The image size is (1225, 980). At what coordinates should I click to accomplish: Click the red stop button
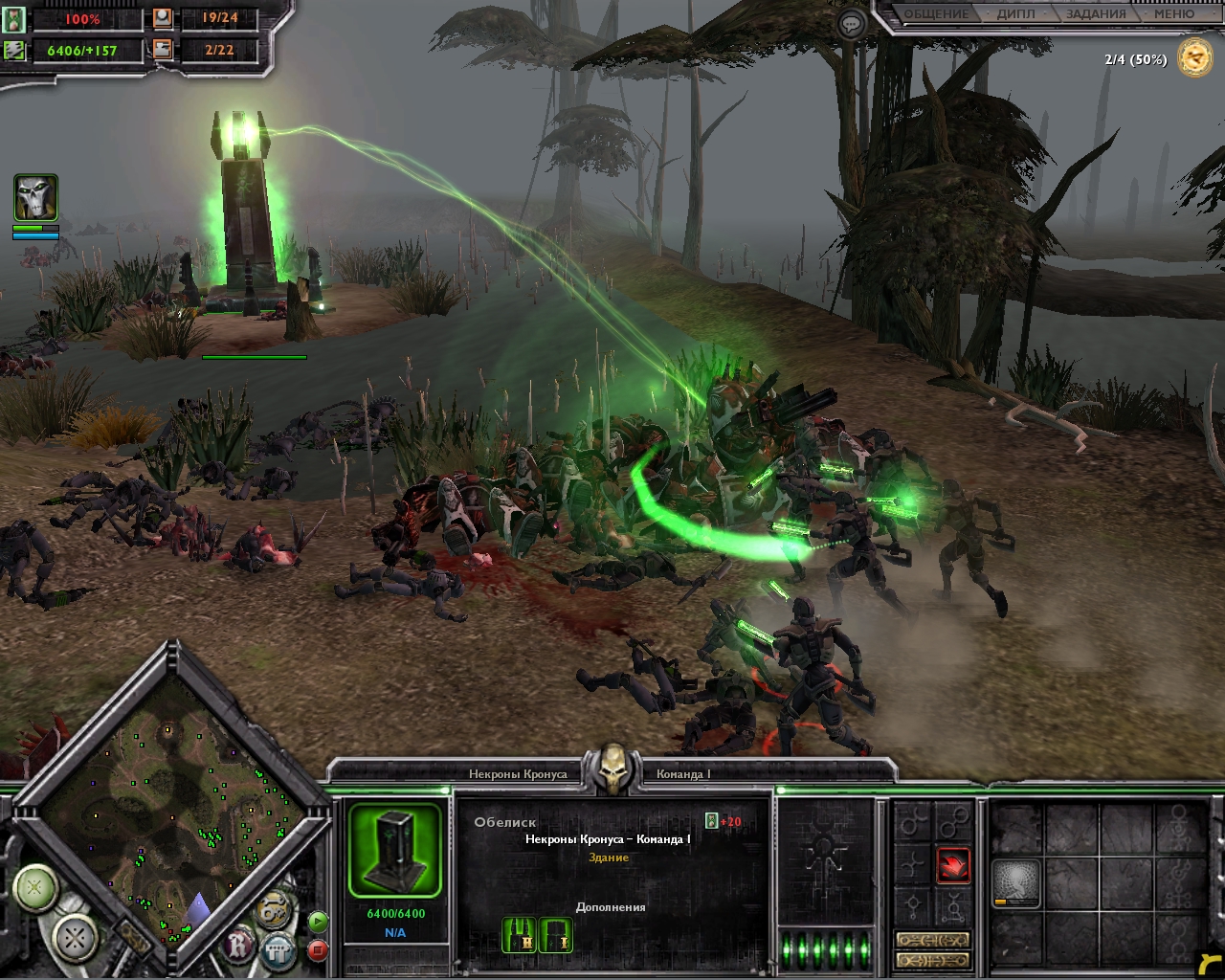coord(318,950)
